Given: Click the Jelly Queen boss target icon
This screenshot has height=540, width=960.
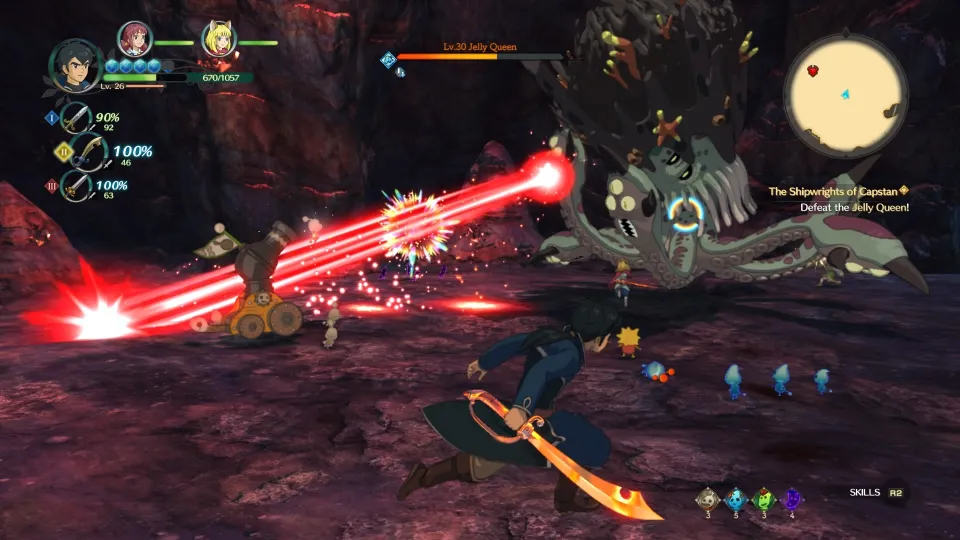Looking at the screenshot, I should click(x=389, y=60).
